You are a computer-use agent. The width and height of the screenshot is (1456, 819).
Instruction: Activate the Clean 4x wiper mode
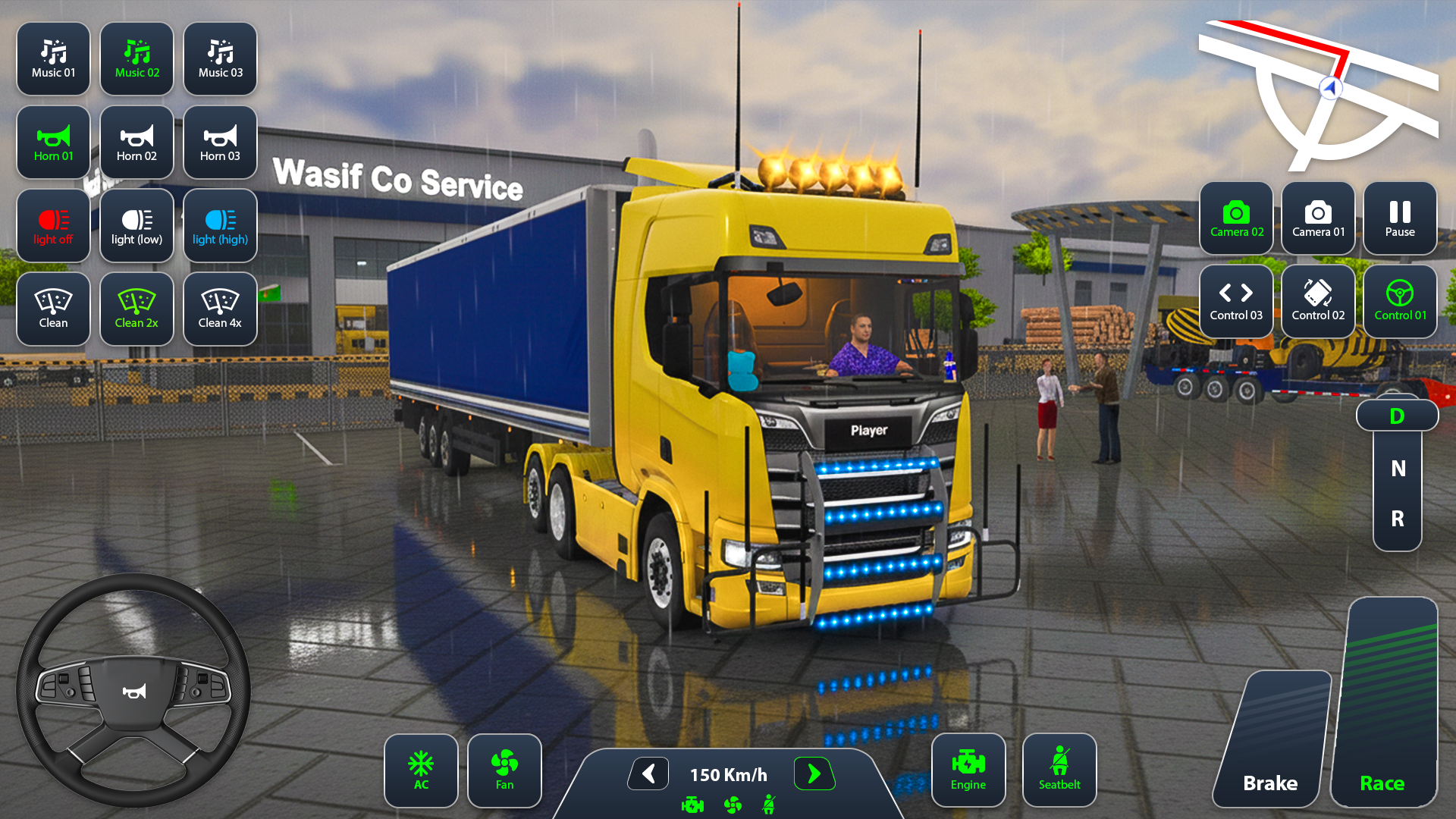[220, 309]
